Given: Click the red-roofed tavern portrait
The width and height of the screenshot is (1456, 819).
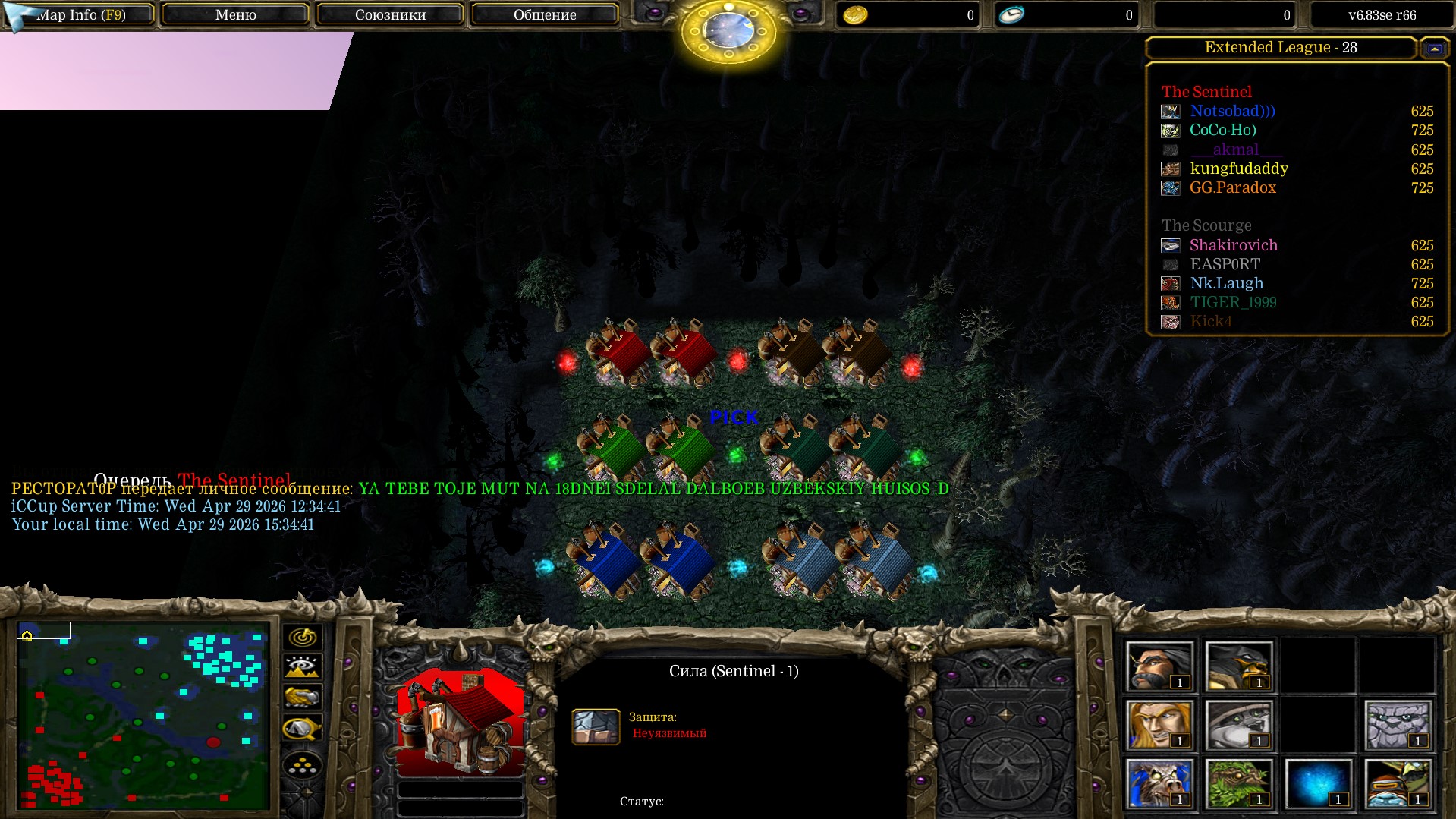Looking at the screenshot, I should point(460,722).
